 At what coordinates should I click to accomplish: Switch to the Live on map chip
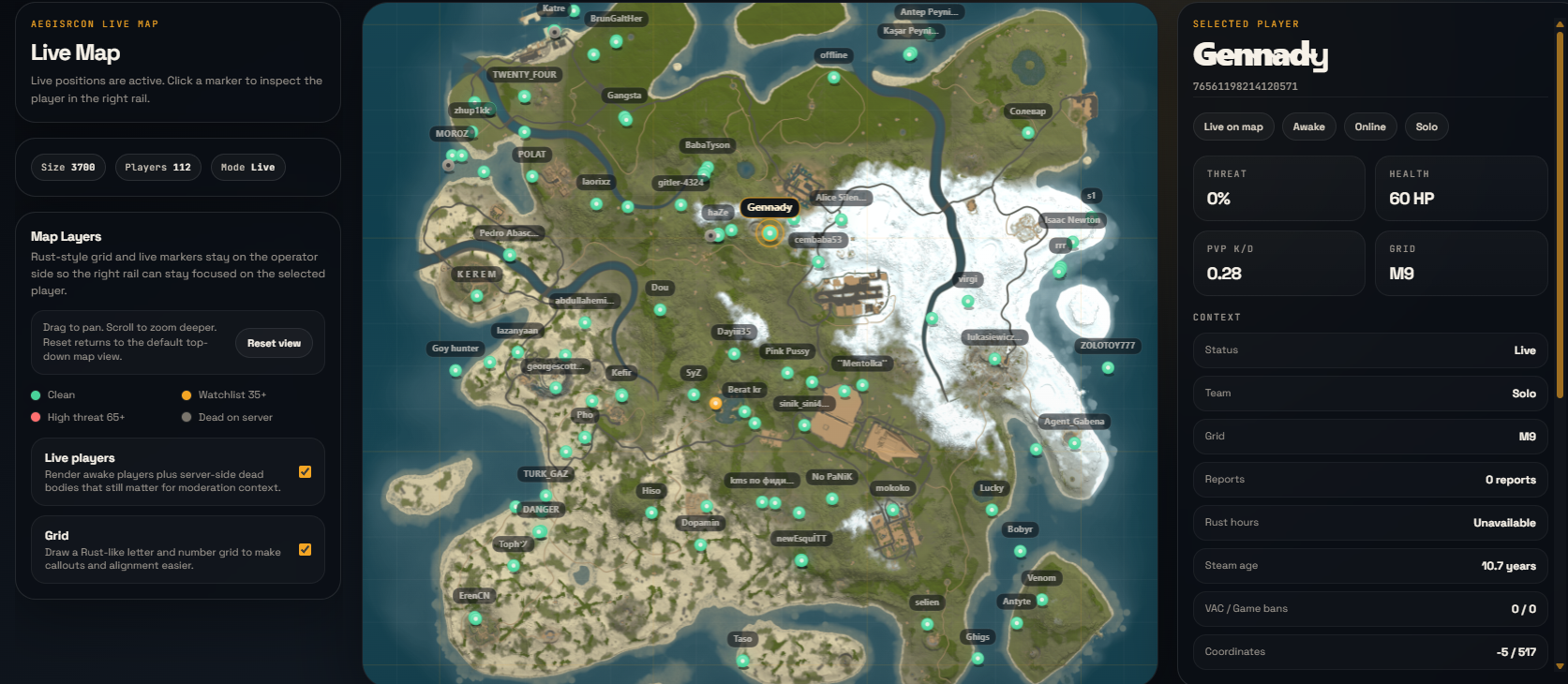1232,126
